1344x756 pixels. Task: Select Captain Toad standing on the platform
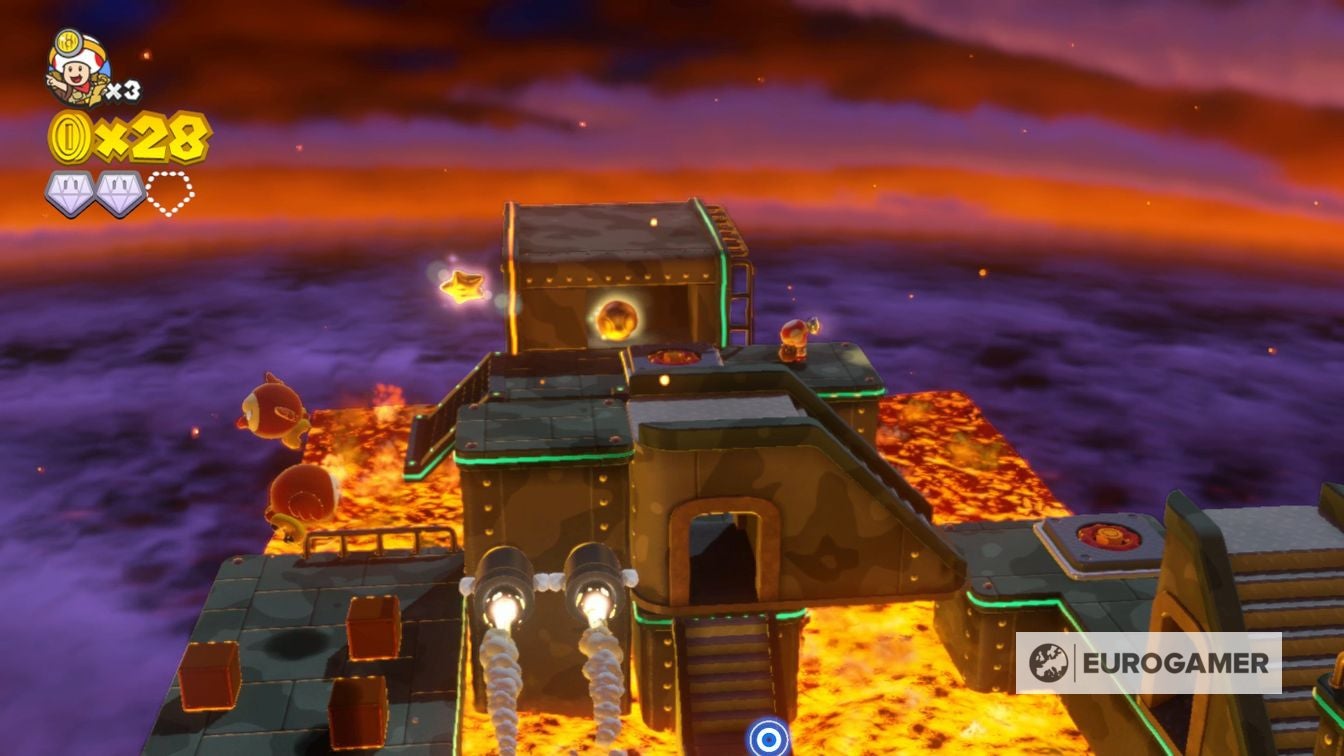coord(795,334)
